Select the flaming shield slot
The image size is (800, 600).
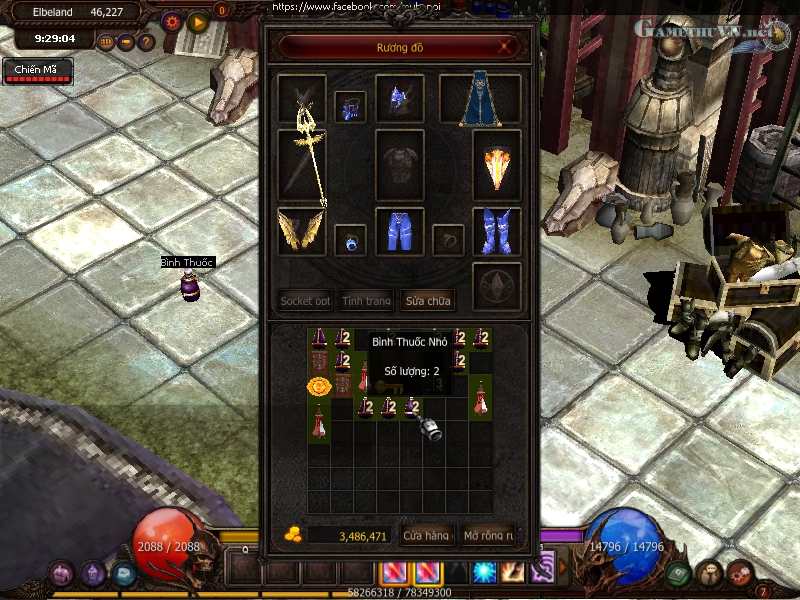(496, 167)
